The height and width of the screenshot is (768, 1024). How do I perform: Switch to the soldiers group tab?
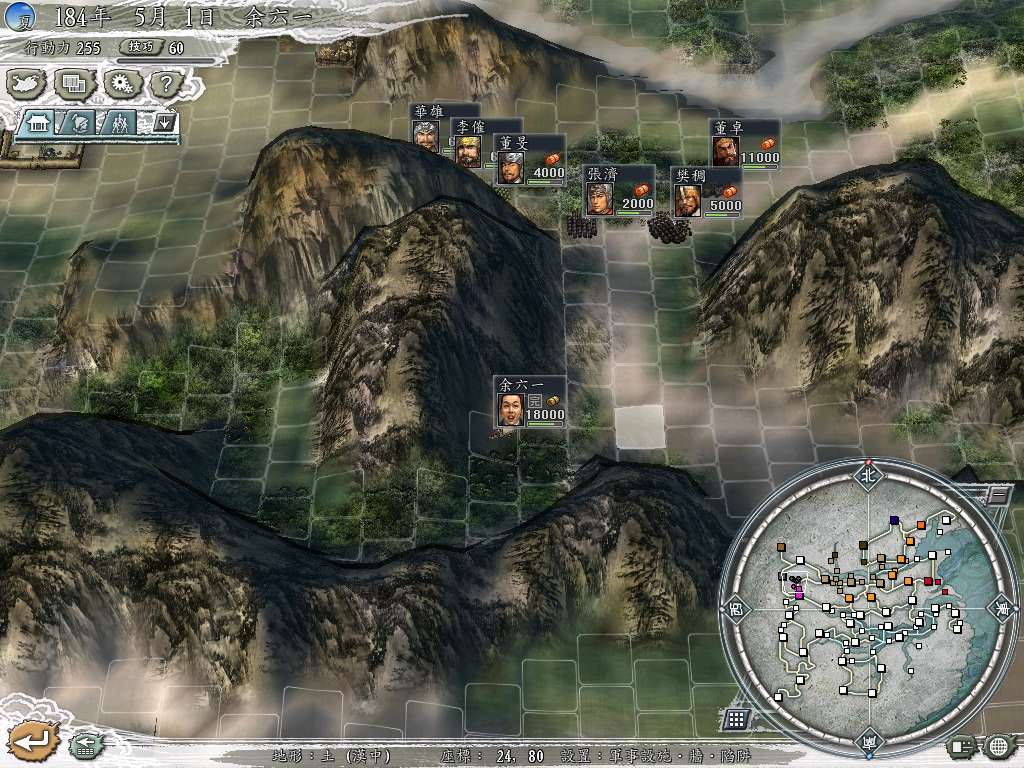coord(119,123)
